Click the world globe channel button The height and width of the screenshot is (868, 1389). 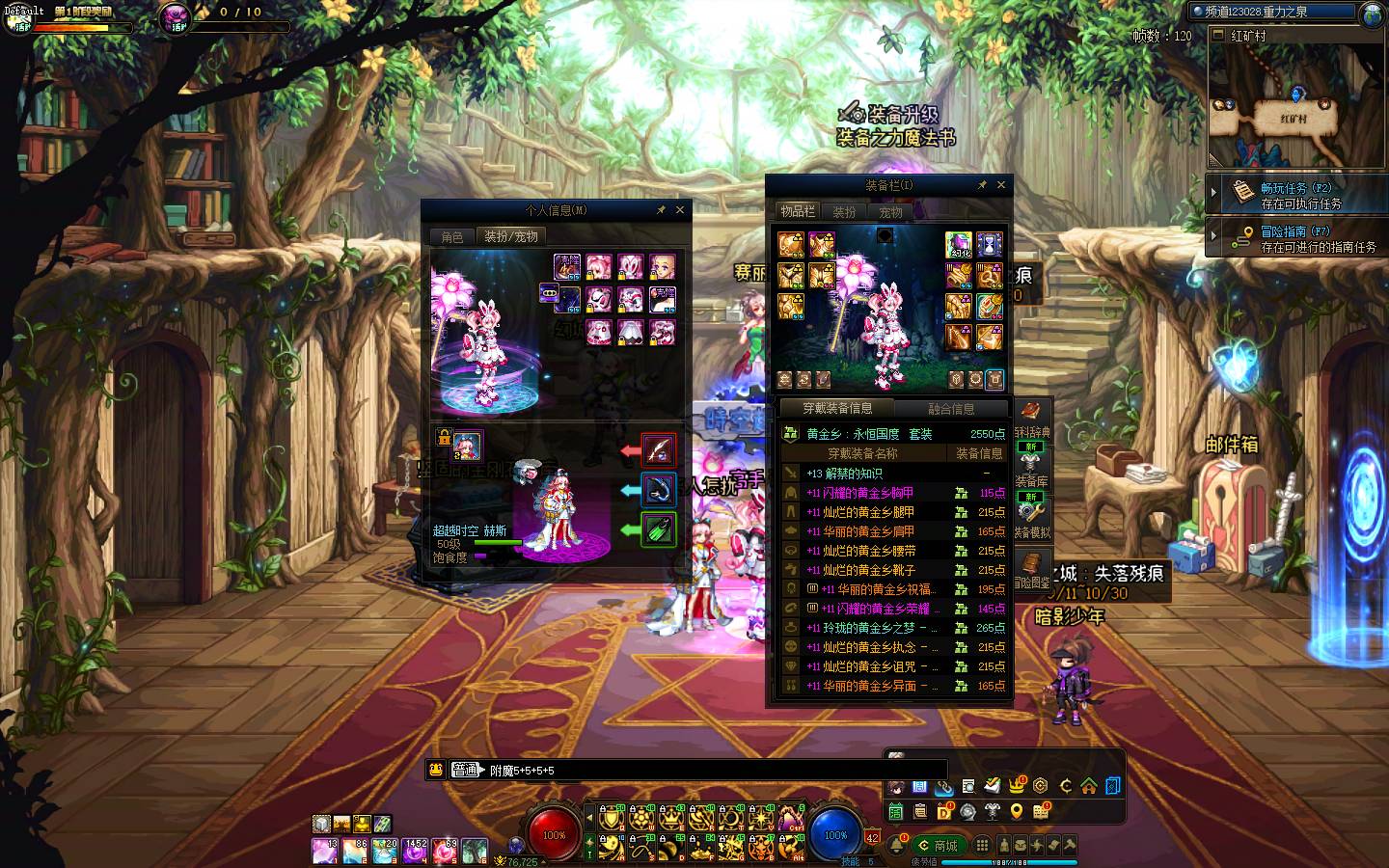[x=1373, y=14]
